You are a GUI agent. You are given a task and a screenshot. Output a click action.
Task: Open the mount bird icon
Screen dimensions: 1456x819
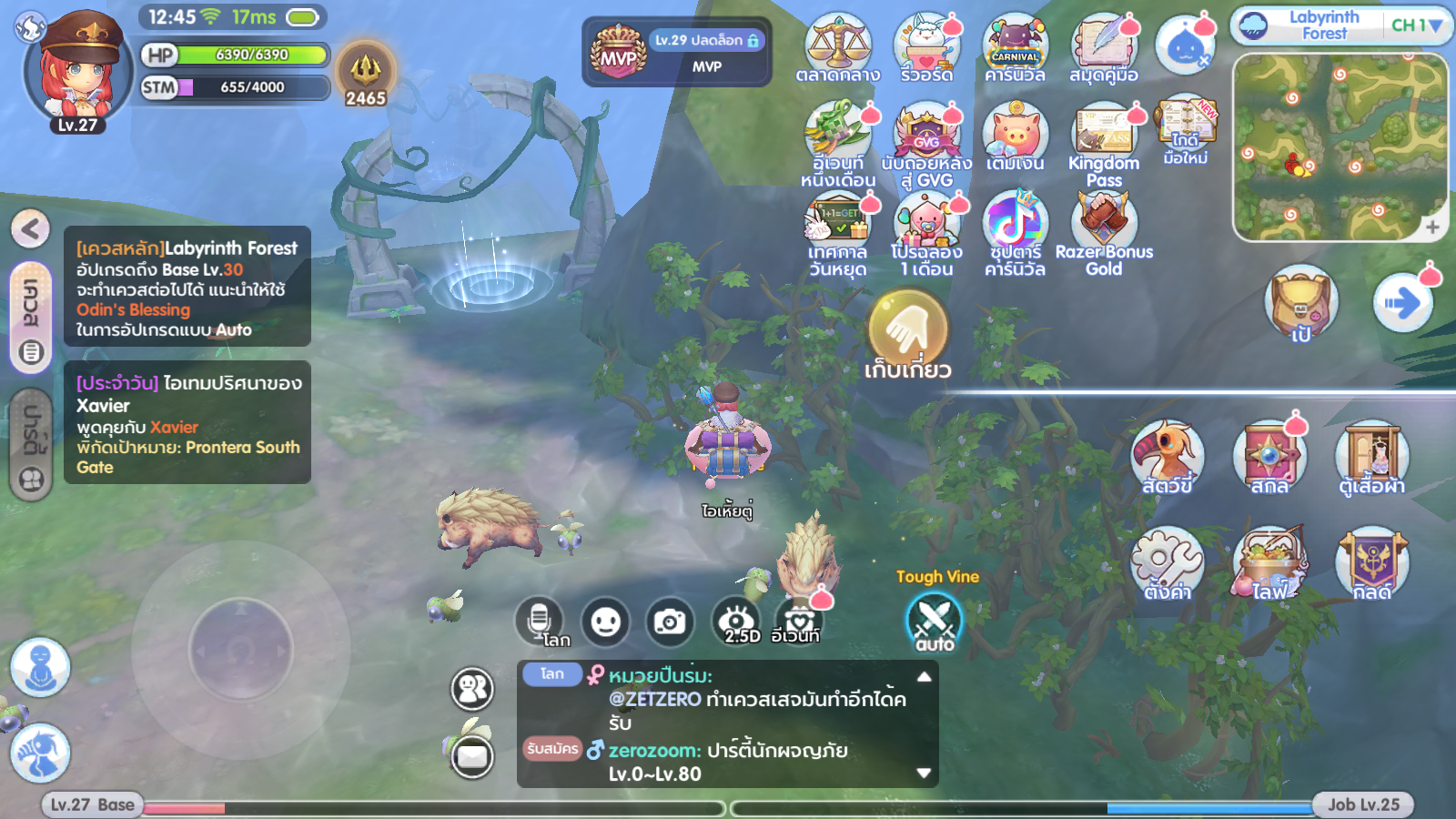(x=1167, y=455)
